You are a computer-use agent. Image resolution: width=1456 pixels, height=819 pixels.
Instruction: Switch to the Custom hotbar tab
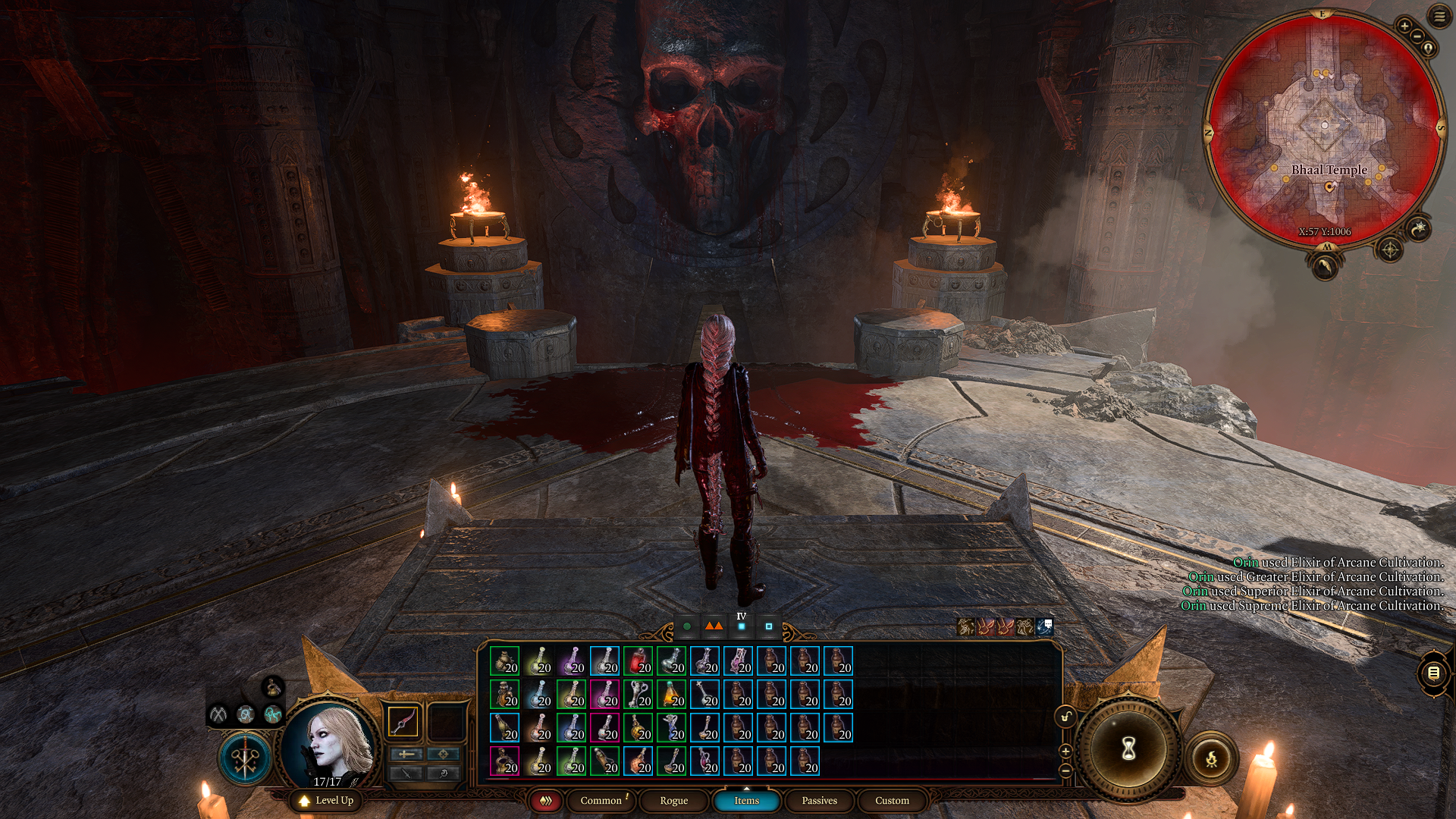tap(892, 800)
